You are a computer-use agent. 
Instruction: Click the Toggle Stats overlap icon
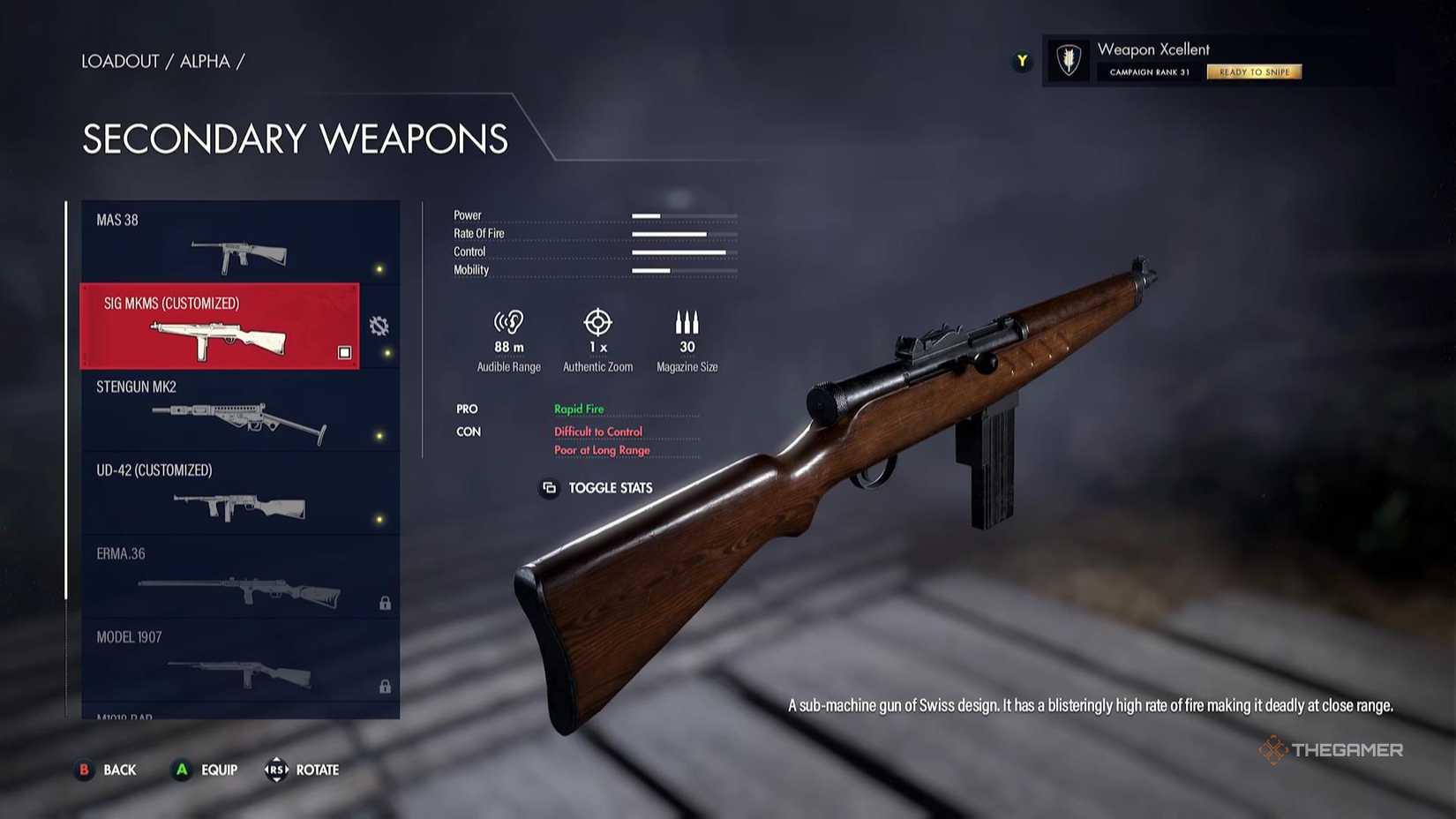click(x=548, y=488)
